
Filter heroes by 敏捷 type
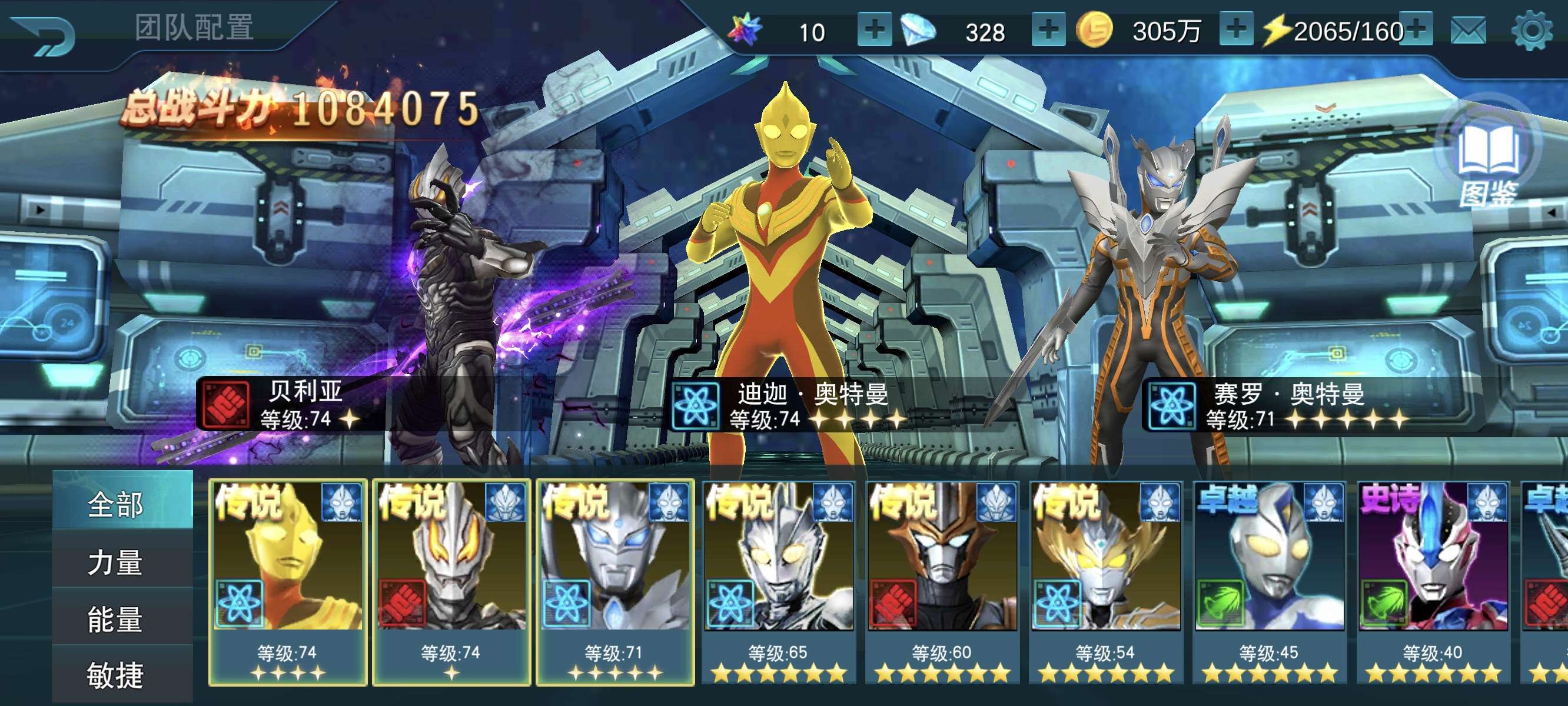pyautogui.click(x=115, y=675)
